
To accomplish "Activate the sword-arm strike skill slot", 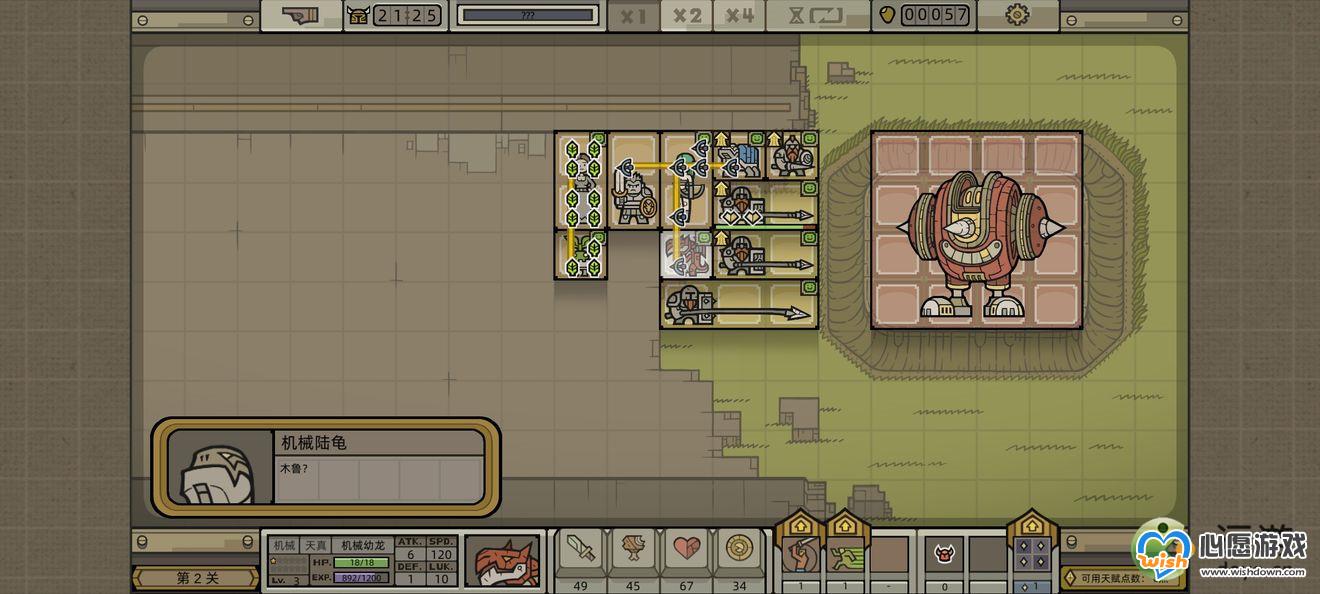I will click(x=799, y=553).
